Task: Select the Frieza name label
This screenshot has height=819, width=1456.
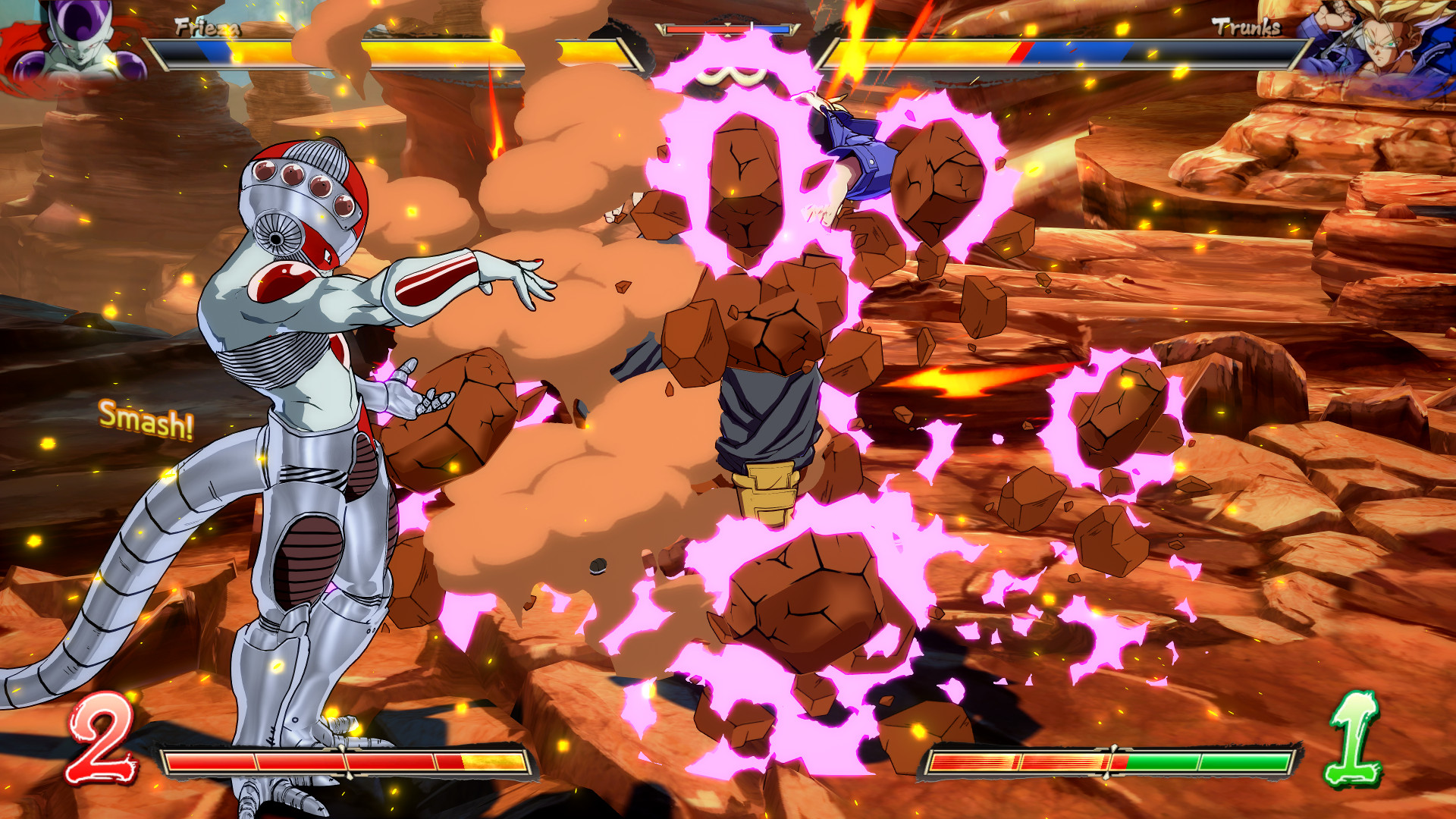Action: (x=205, y=29)
